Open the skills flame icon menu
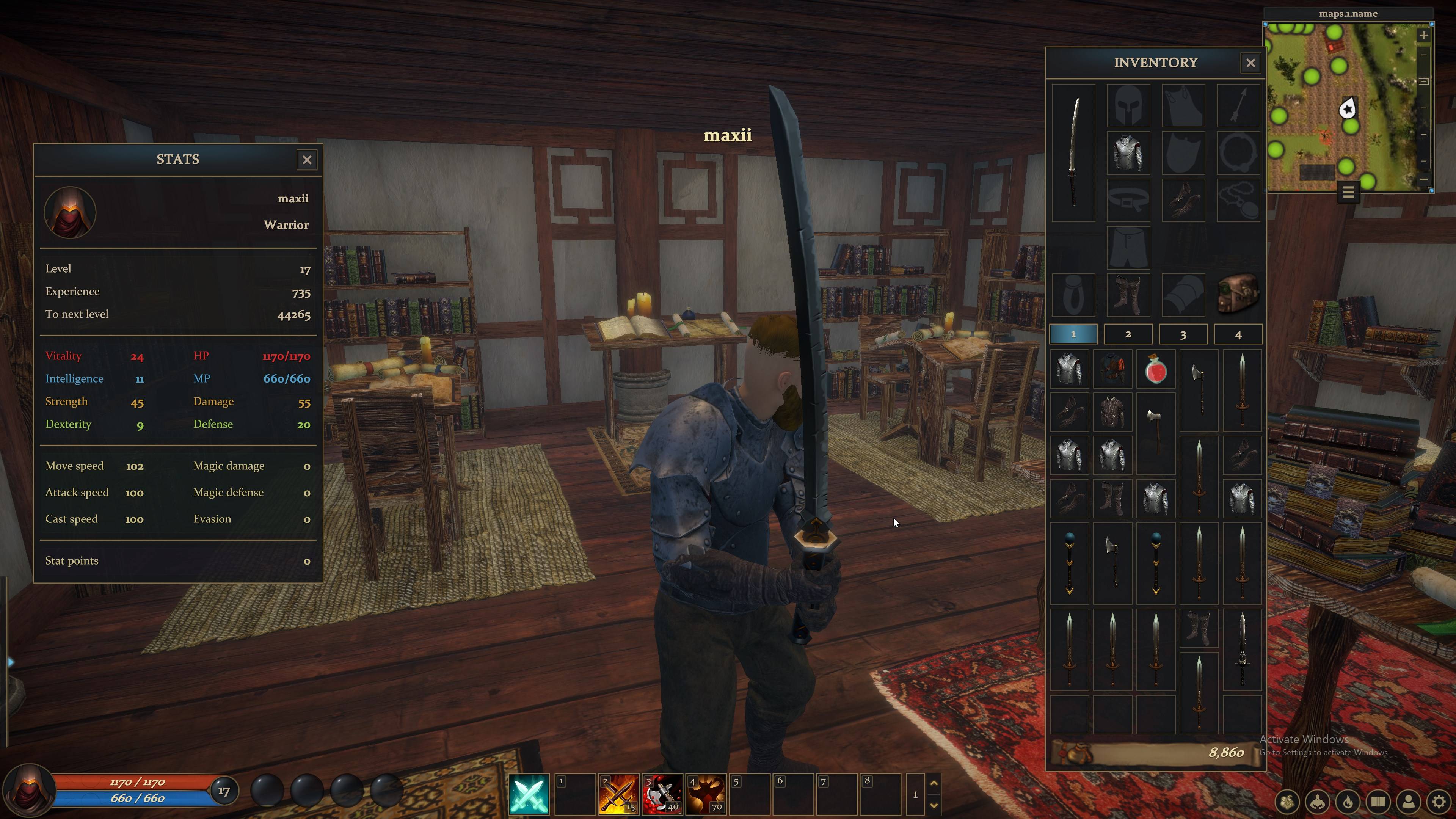The image size is (1456, 819). point(1348,802)
